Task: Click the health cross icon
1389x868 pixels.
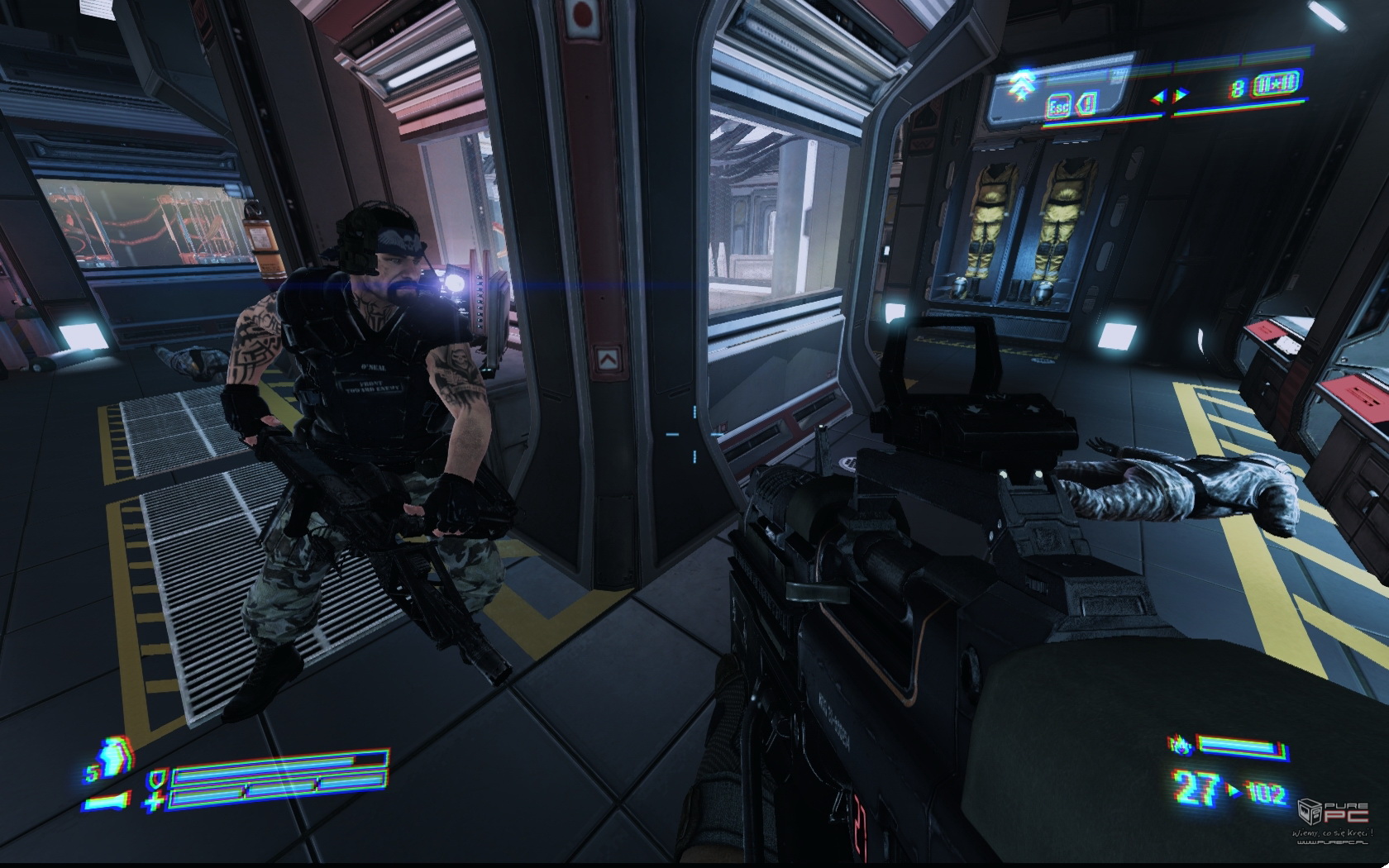Action: (x=154, y=800)
